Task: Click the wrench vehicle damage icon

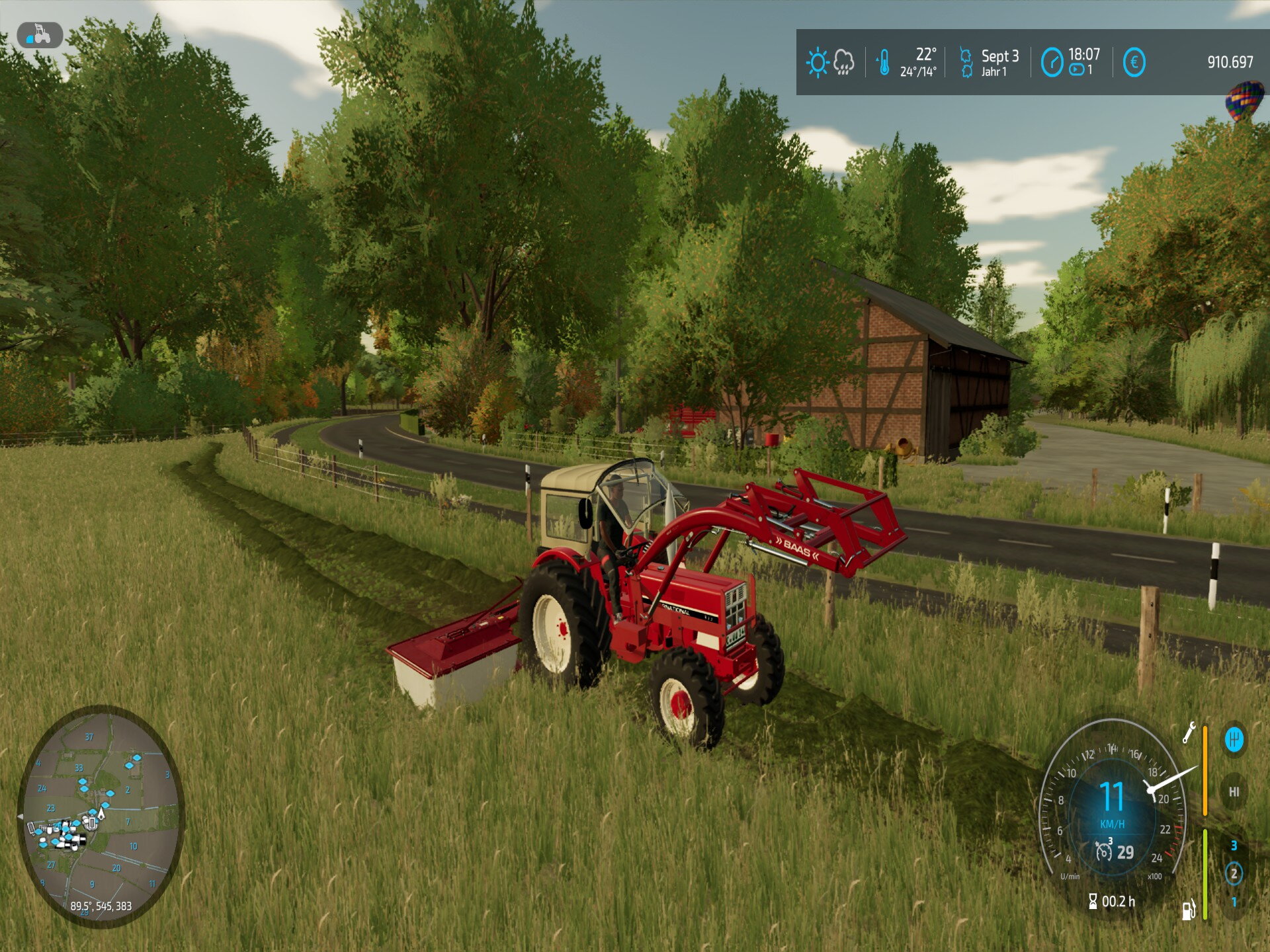Action: [1189, 733]
